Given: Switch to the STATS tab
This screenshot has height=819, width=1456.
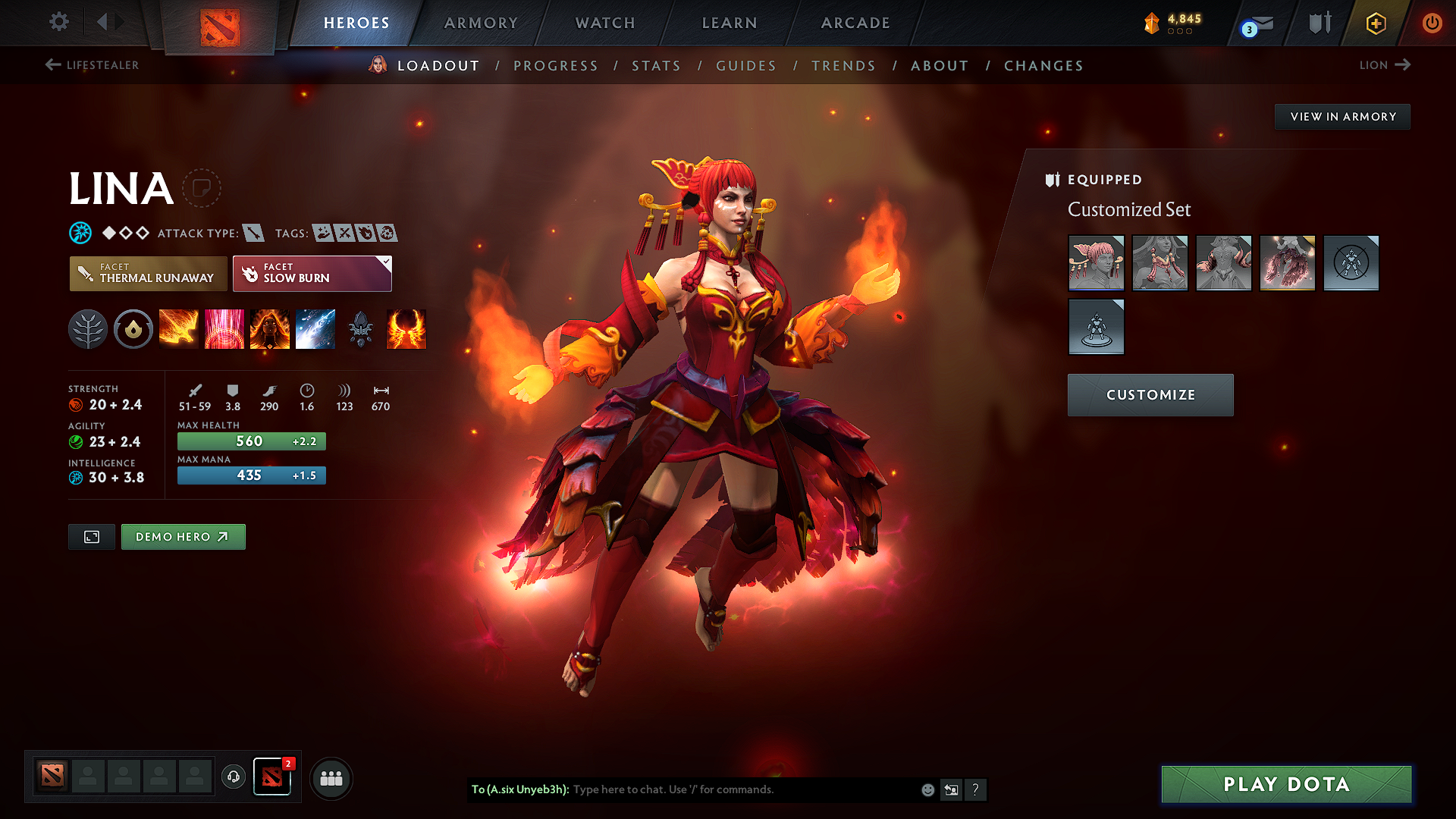Looking at the screenshot, I should tap(656, 66).
